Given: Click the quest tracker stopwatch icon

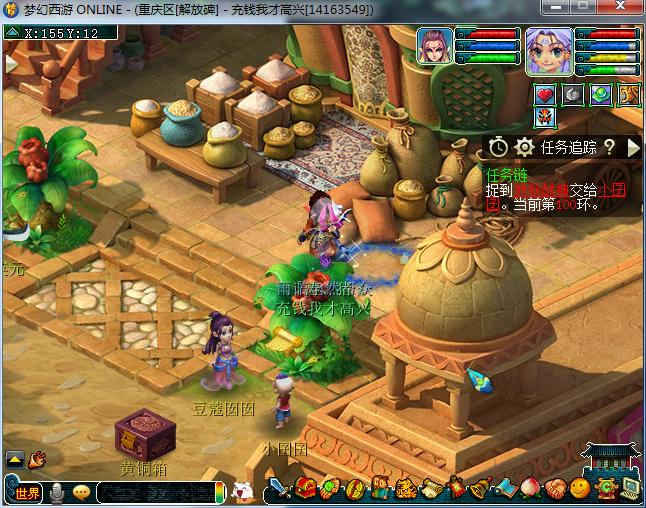Looking at the screenshot, I should [499, 148].
